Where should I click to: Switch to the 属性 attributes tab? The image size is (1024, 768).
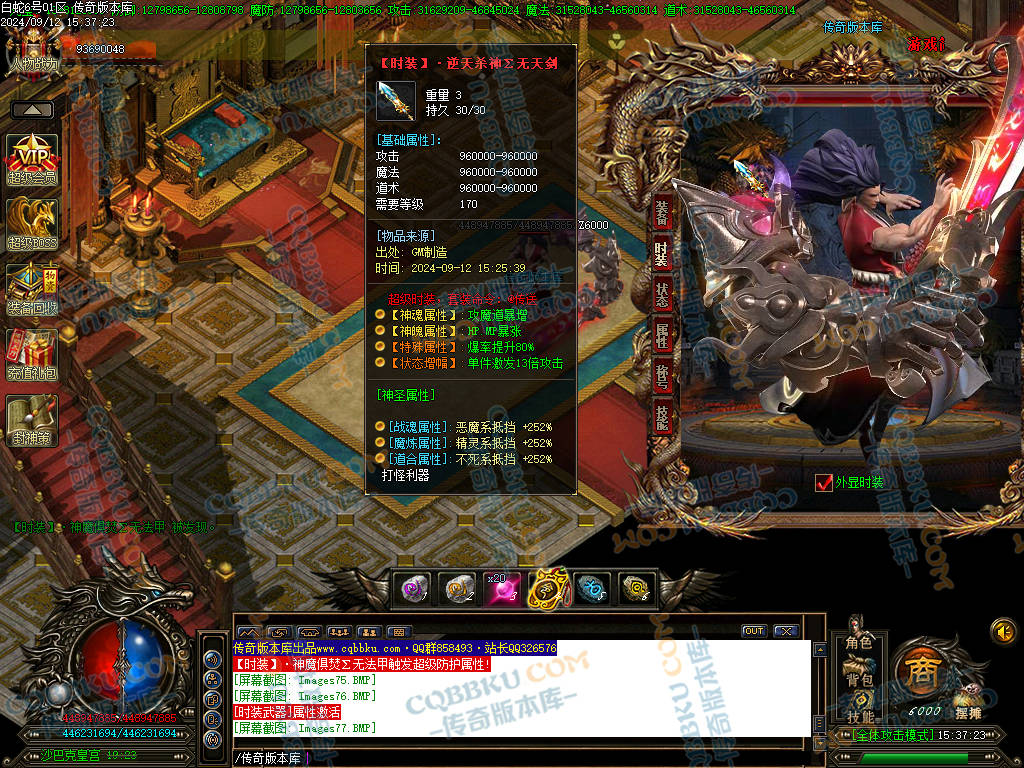pos(662,335)
